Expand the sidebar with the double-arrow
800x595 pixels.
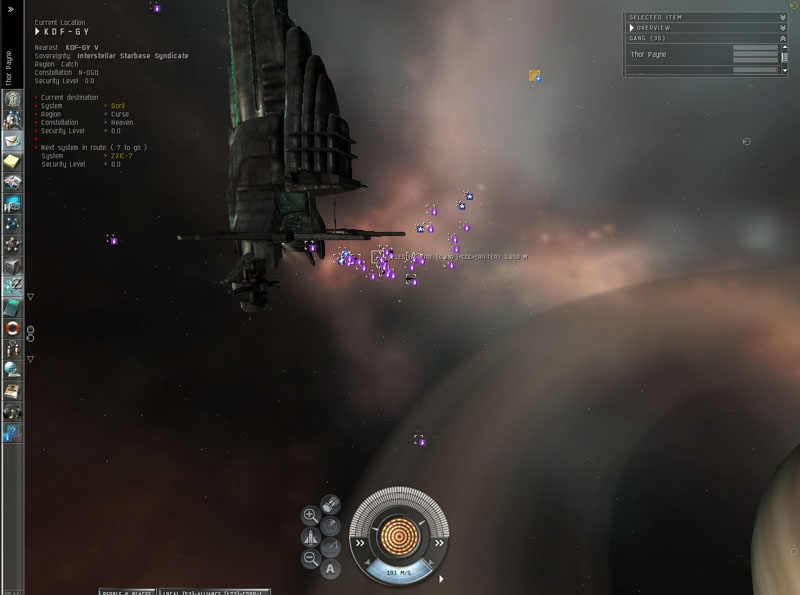(x=11, y=8)
